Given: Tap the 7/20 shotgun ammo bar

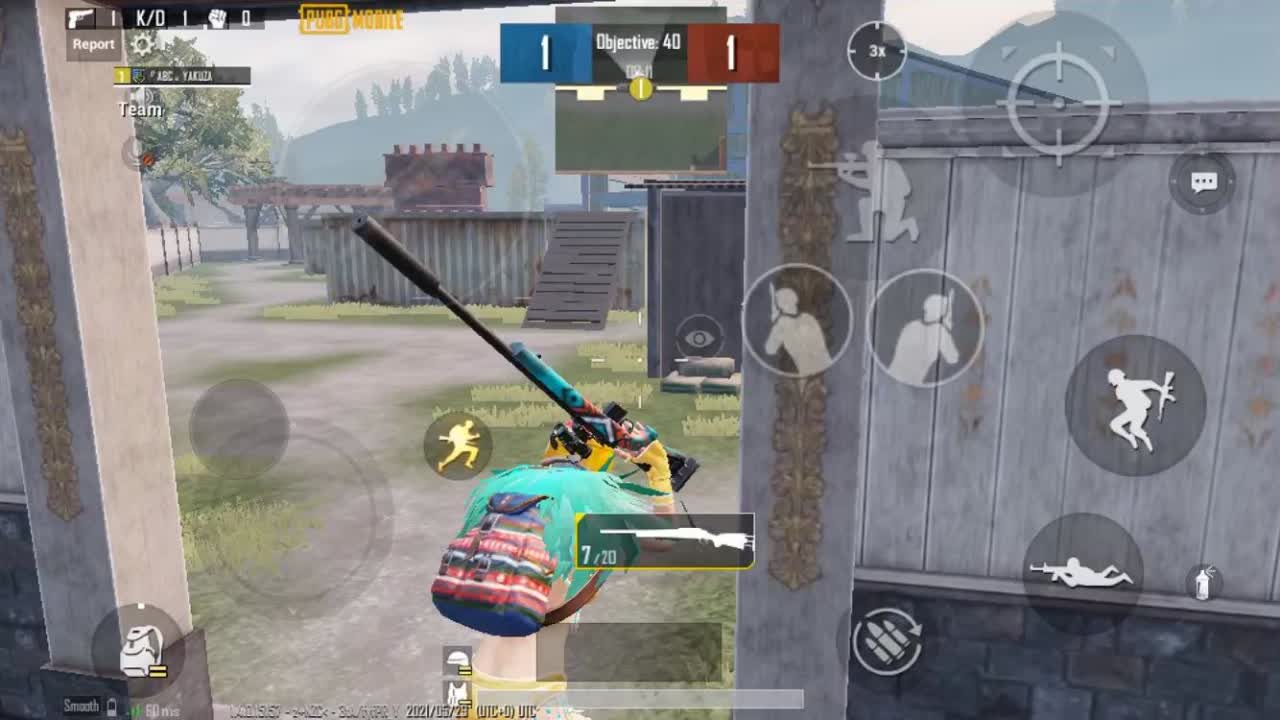Looking at the screenshot, I should [665, 542].
